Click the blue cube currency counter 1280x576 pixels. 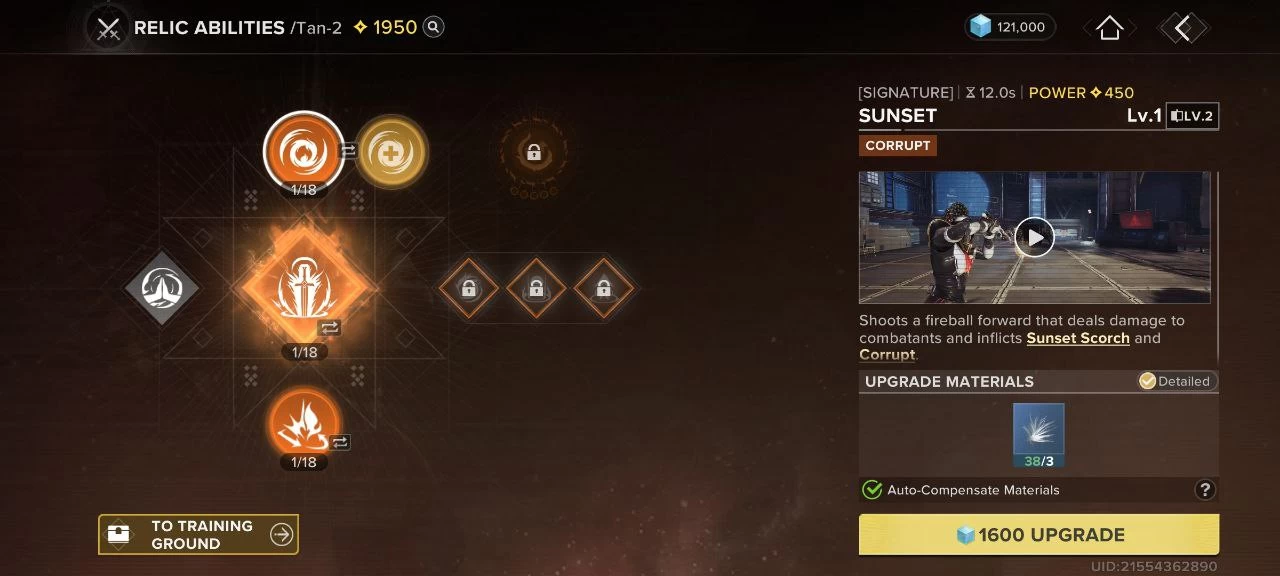[x=1010, y=28]
